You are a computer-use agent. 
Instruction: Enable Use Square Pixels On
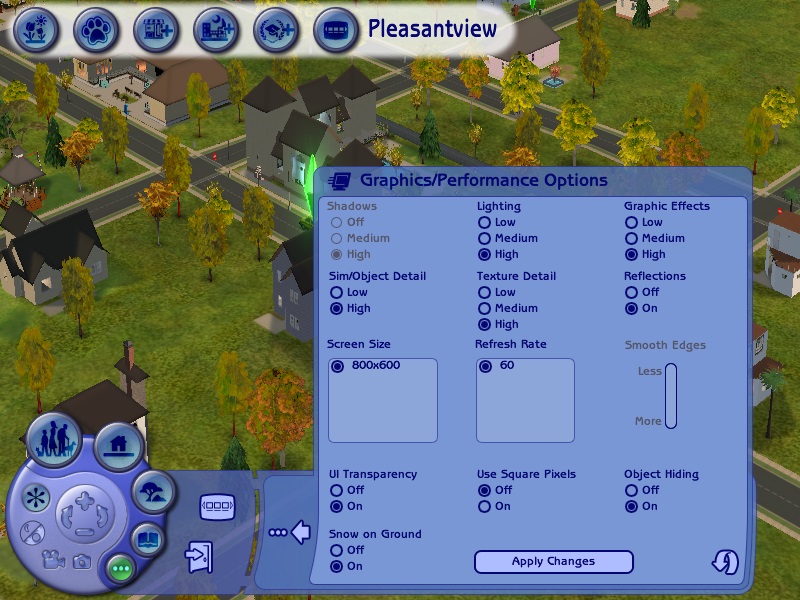pos(484,507)
